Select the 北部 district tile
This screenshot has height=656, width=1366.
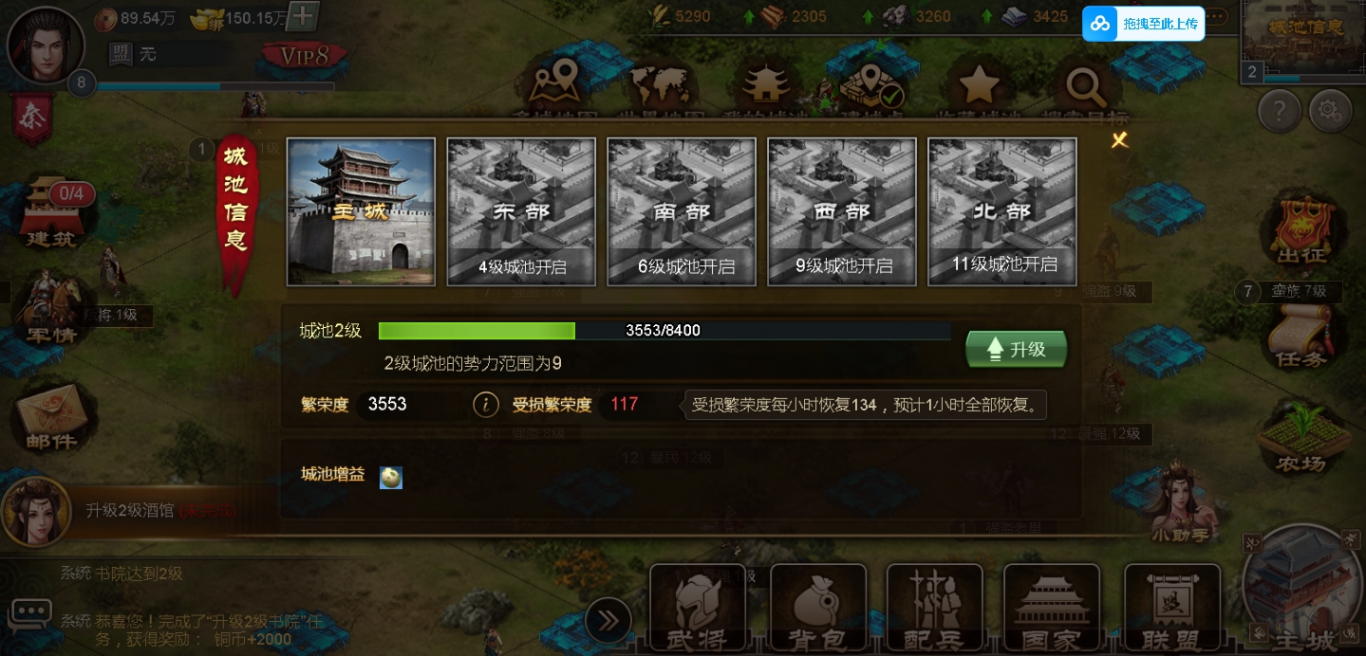1002,211
